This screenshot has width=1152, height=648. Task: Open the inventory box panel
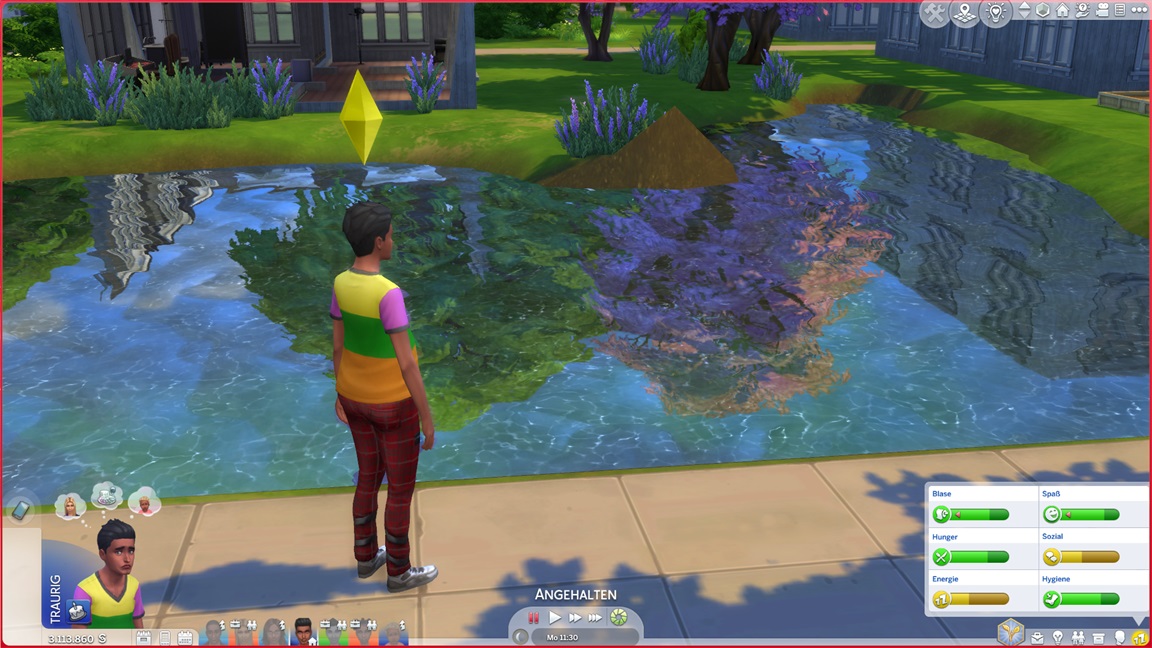pyautogui.click(x=1099, y=637)
